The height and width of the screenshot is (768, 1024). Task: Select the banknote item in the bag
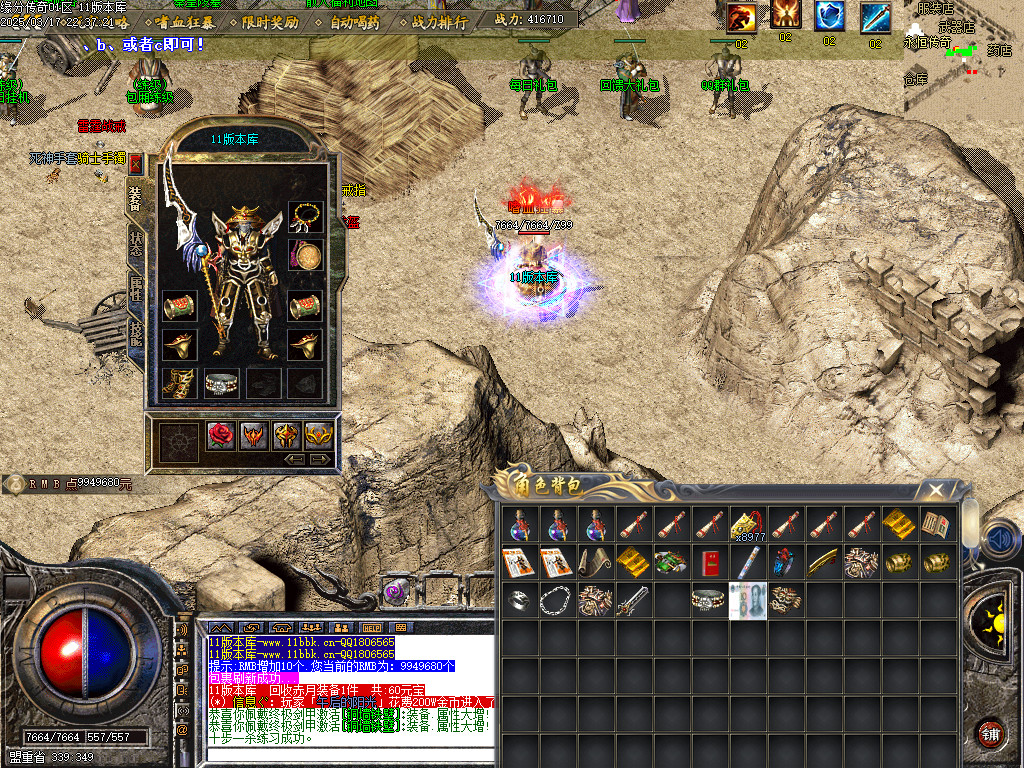[x=747, y=601]
